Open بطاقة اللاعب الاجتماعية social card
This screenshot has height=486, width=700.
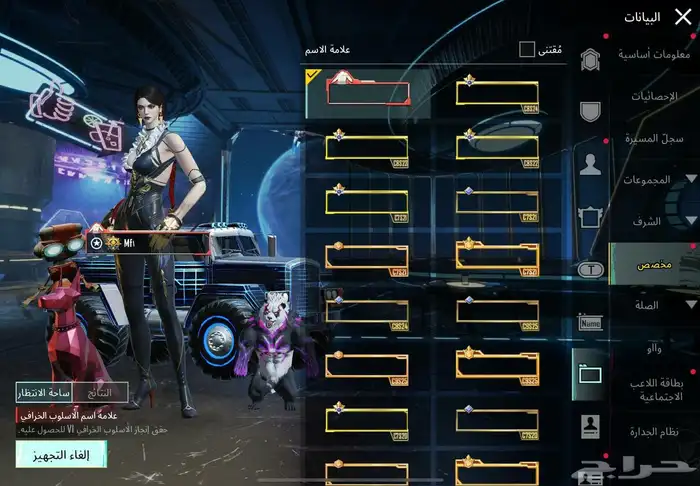tap(655, 390)
